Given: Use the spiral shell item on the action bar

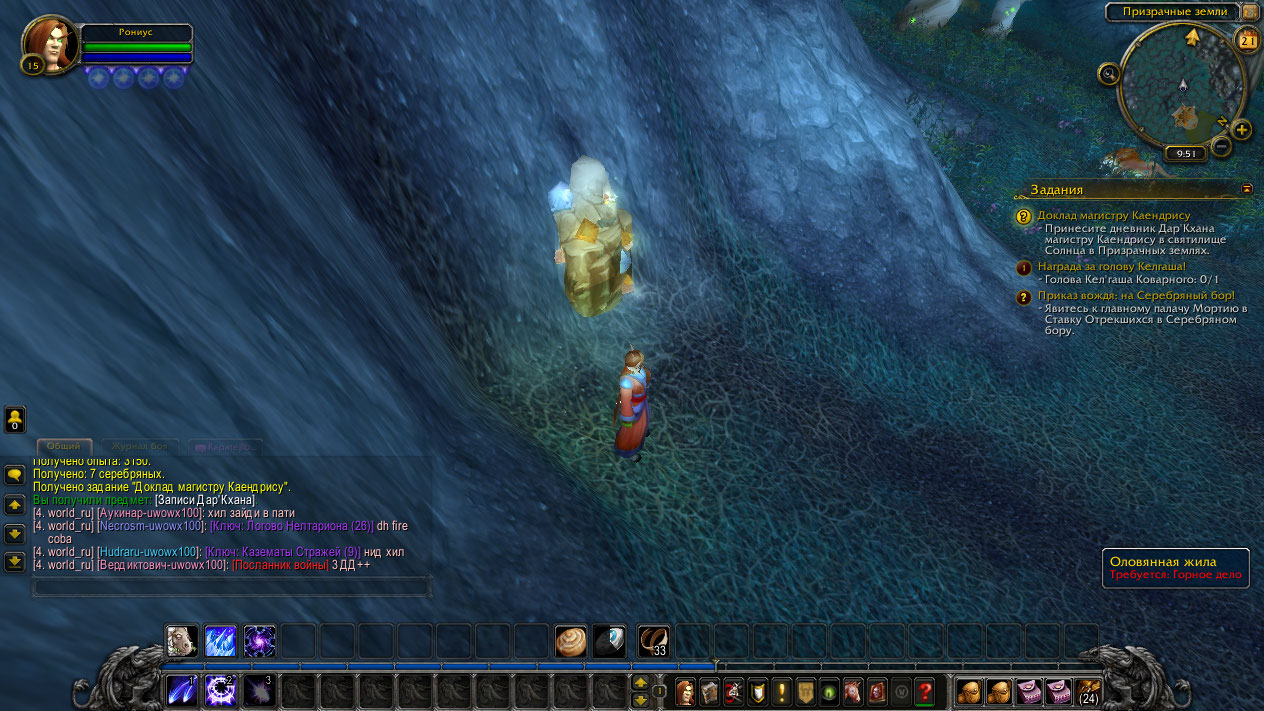Looking at the screenshot, I should pos(571,641).
